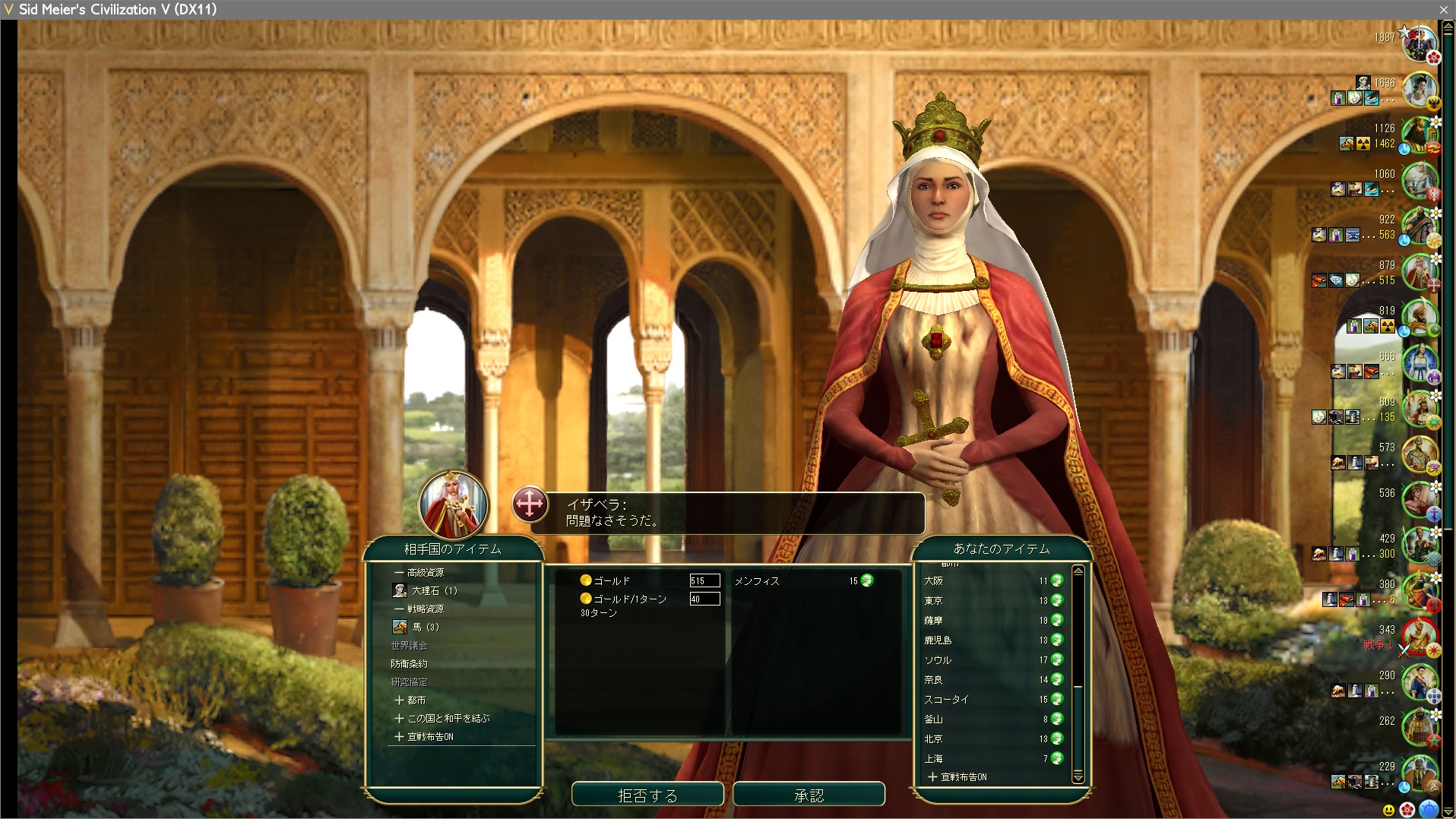Choose 大阪 from your city list
The image size is (1456, 819).
934,581
